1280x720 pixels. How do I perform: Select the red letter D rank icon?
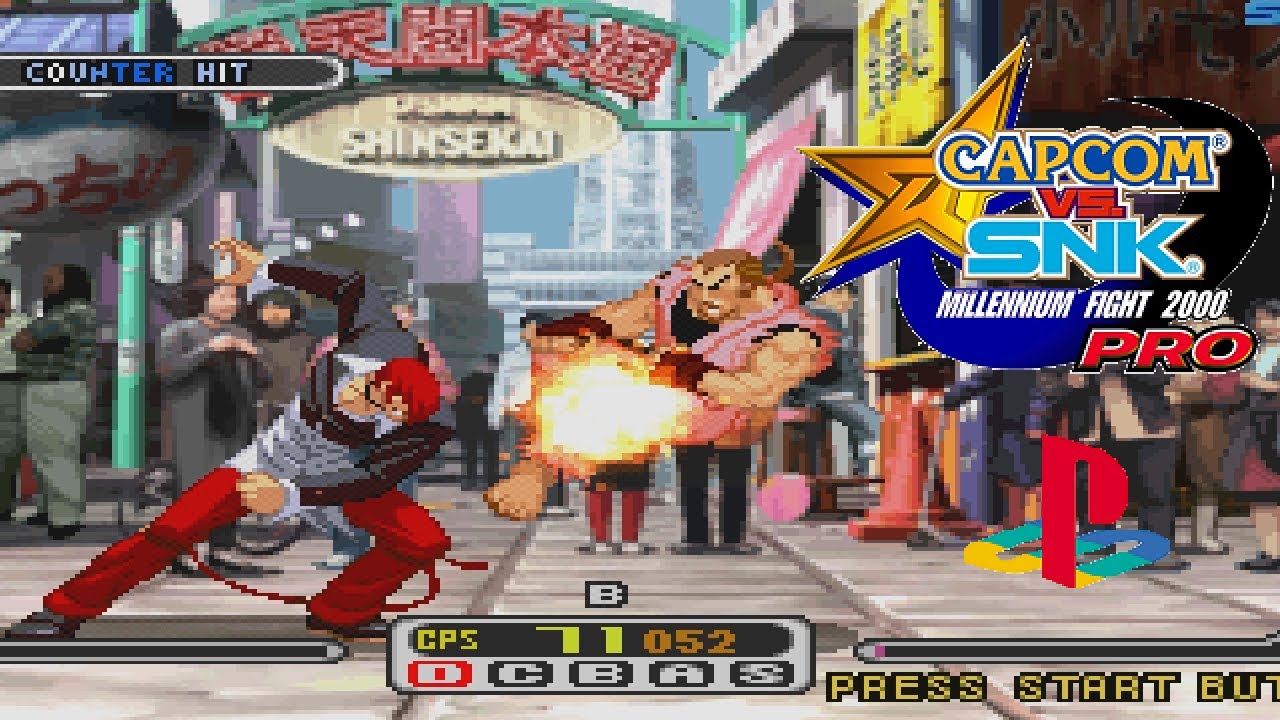pos(438,673)
